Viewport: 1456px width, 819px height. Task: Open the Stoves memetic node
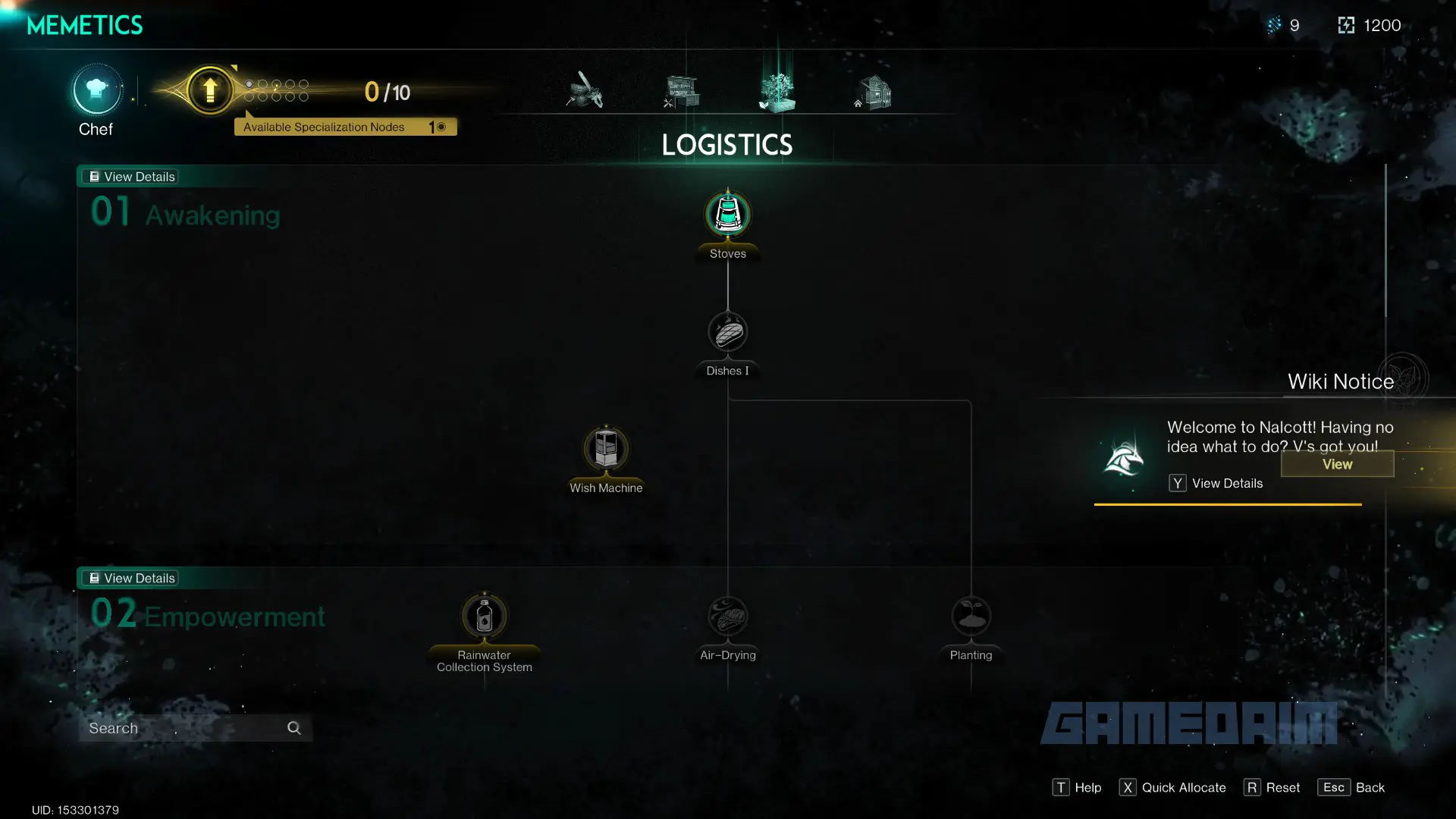(x=728, y=215)
